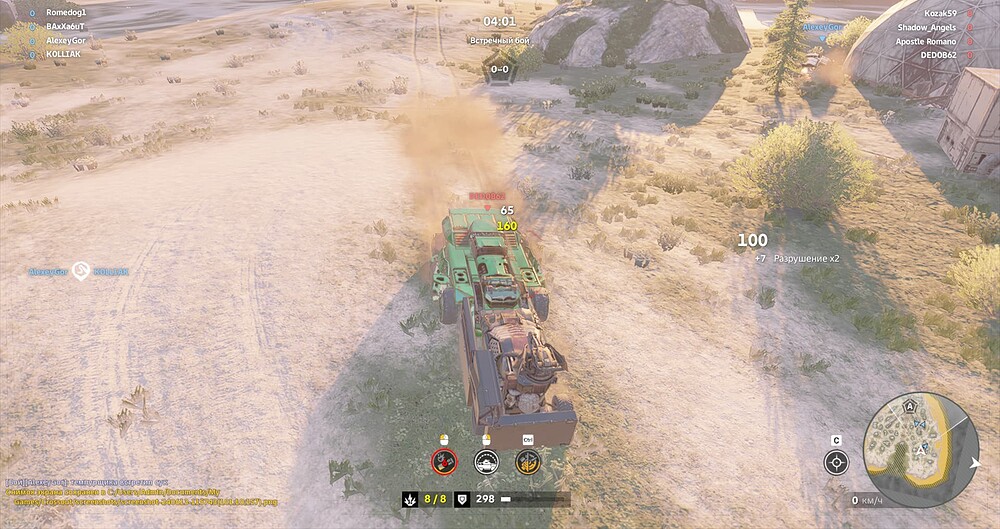Trigger the orange-ringed weapon ability icon

pos(528,461)
